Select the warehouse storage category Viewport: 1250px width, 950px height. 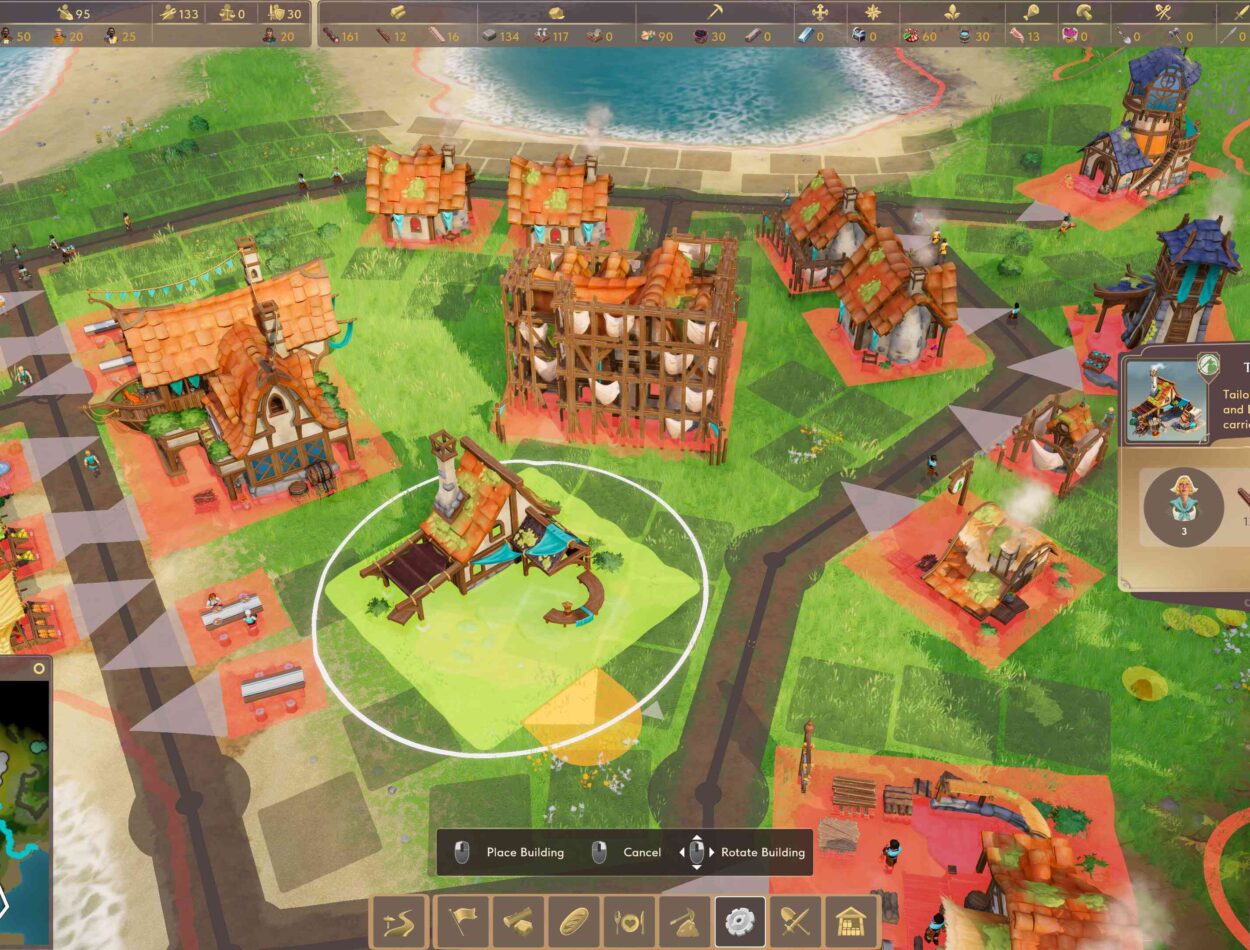pyautogui.click(x=851, y=921)
